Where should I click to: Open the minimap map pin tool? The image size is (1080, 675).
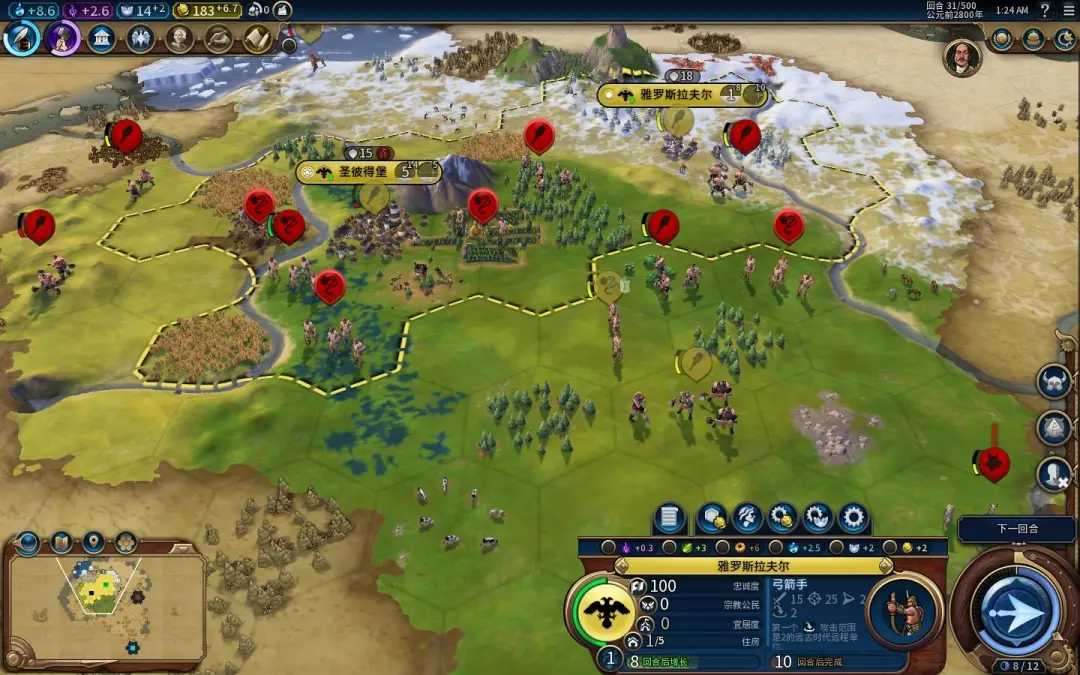(94, 543)
